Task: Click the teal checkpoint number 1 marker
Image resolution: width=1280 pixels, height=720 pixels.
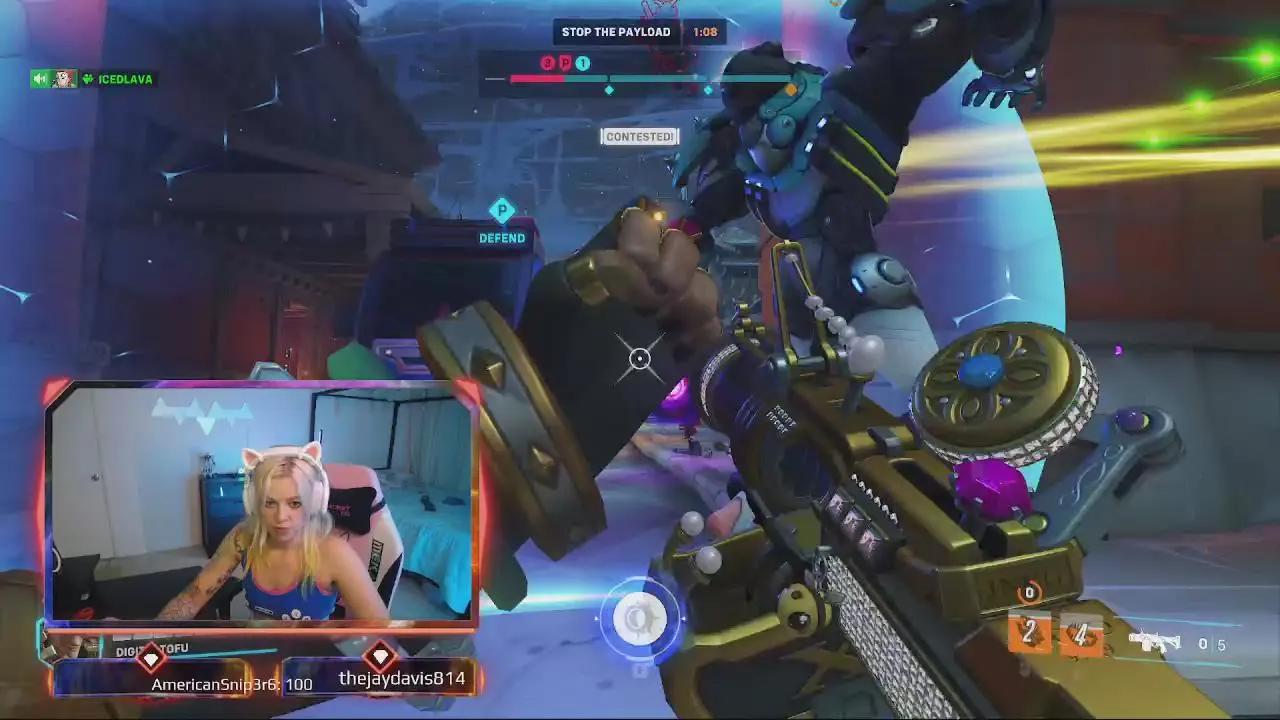Action: [x=582, y=62]
